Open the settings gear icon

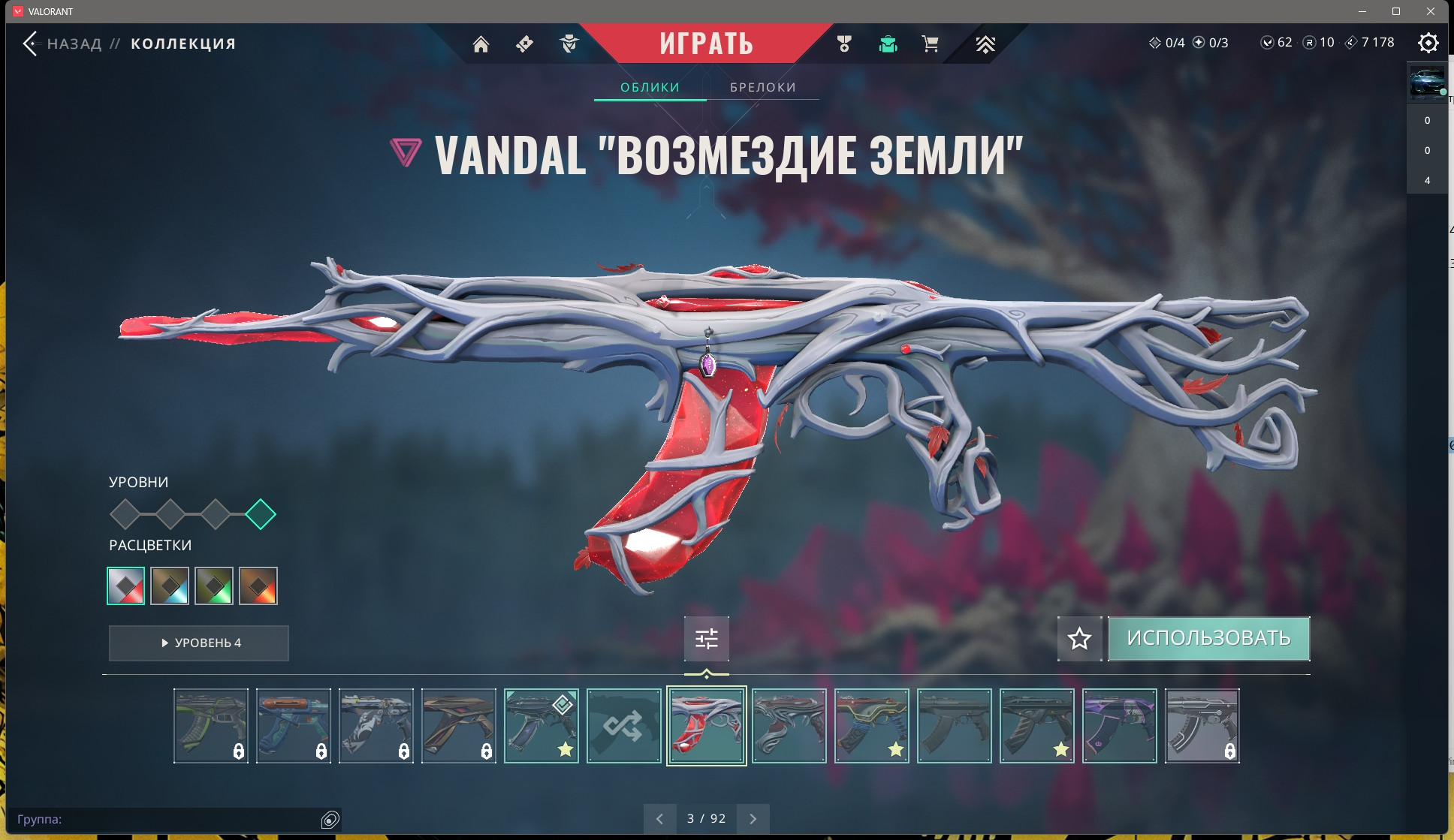pos(1428,43)
